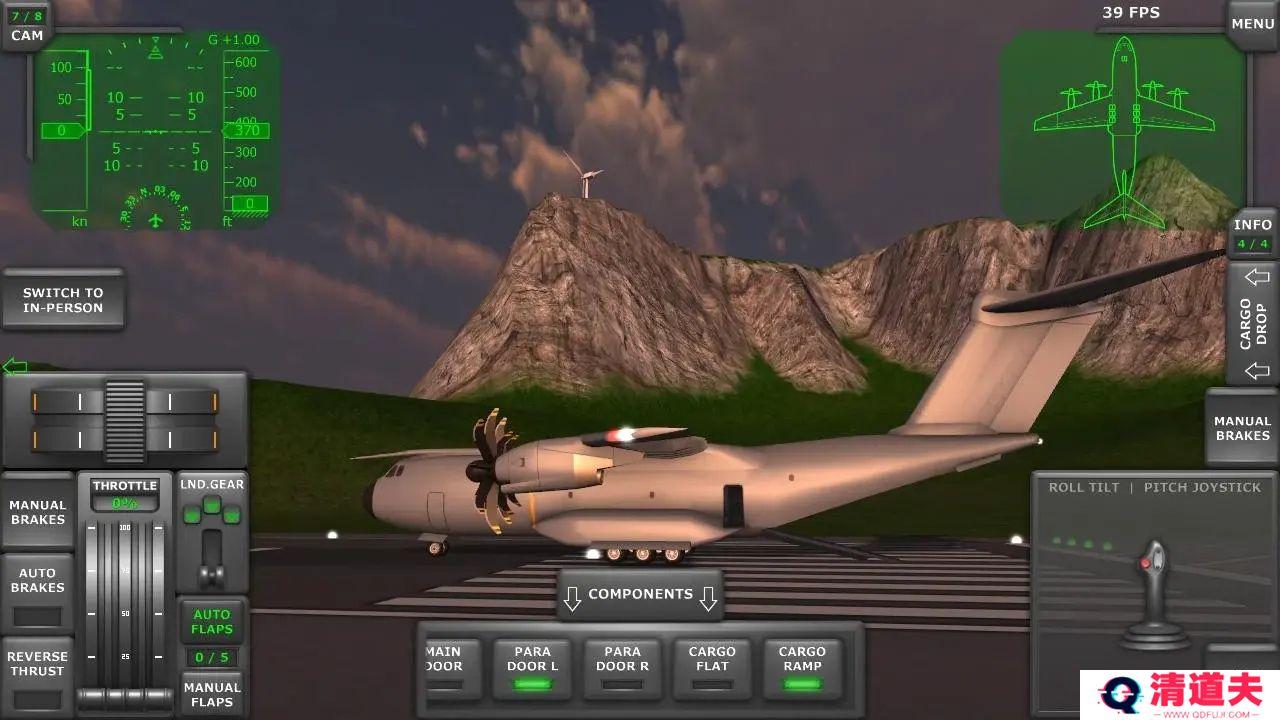The image size is (1280, 720).
Task: Select the MANUAL FLAPS button
Action: tap(212, 694)
